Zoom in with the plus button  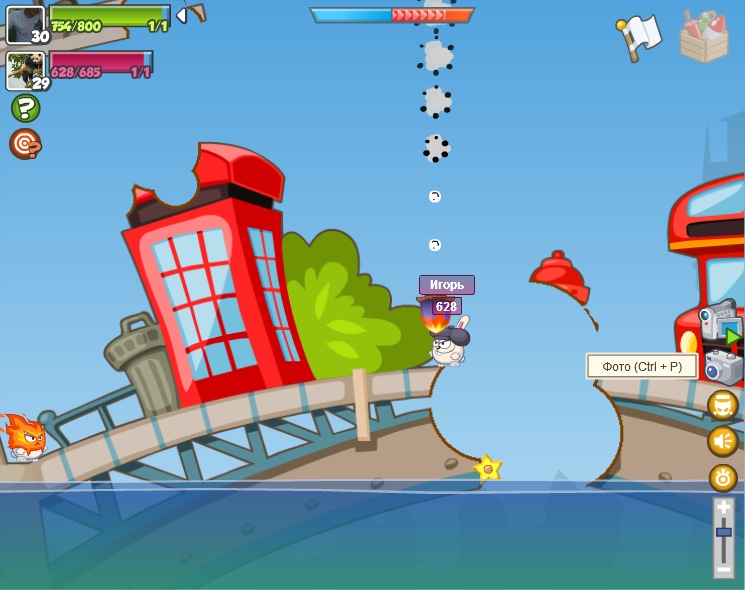[724, 508]
